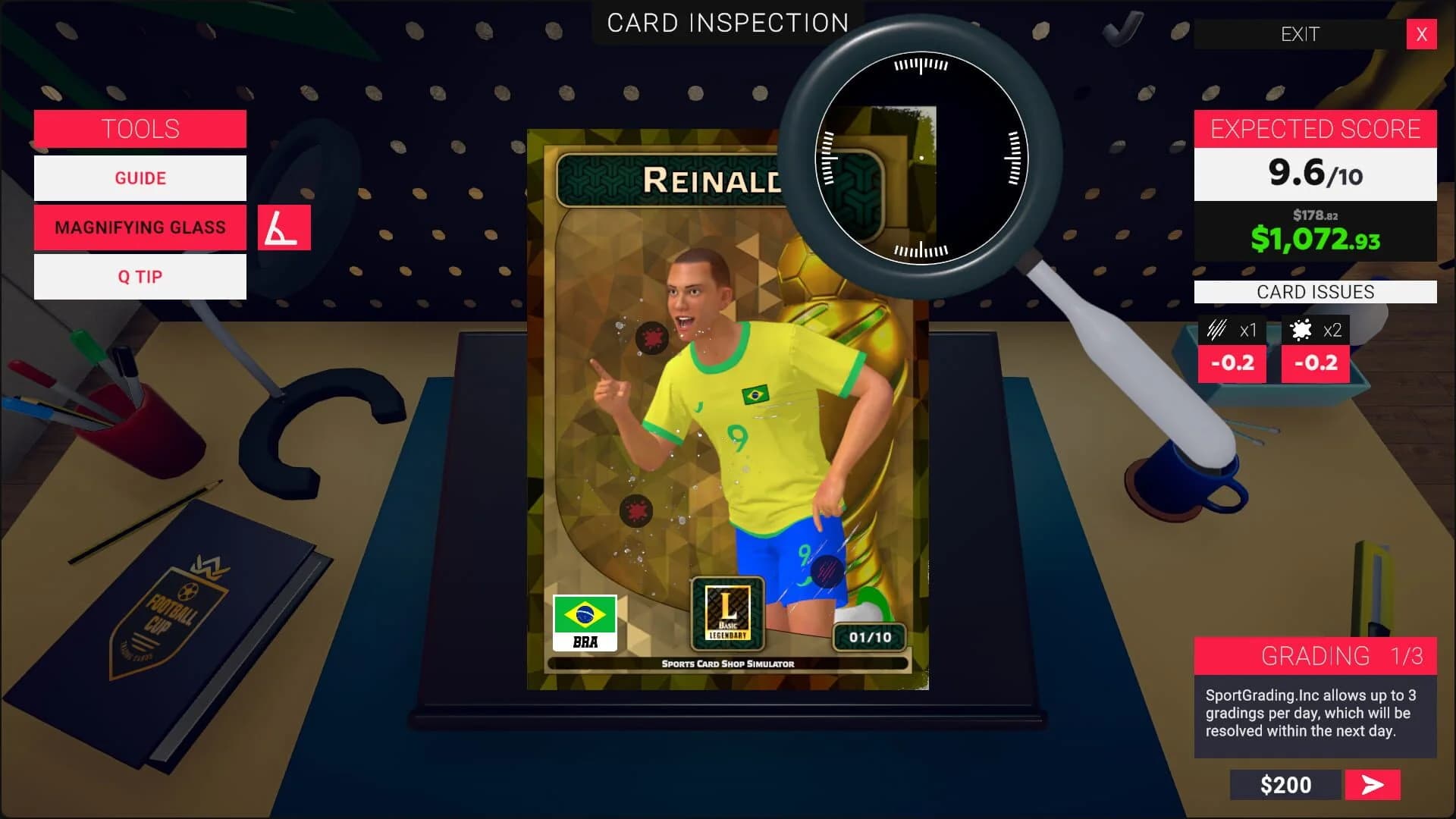Select the Magnifying Glass tool
1456x819 pixels.
[140, 227]
